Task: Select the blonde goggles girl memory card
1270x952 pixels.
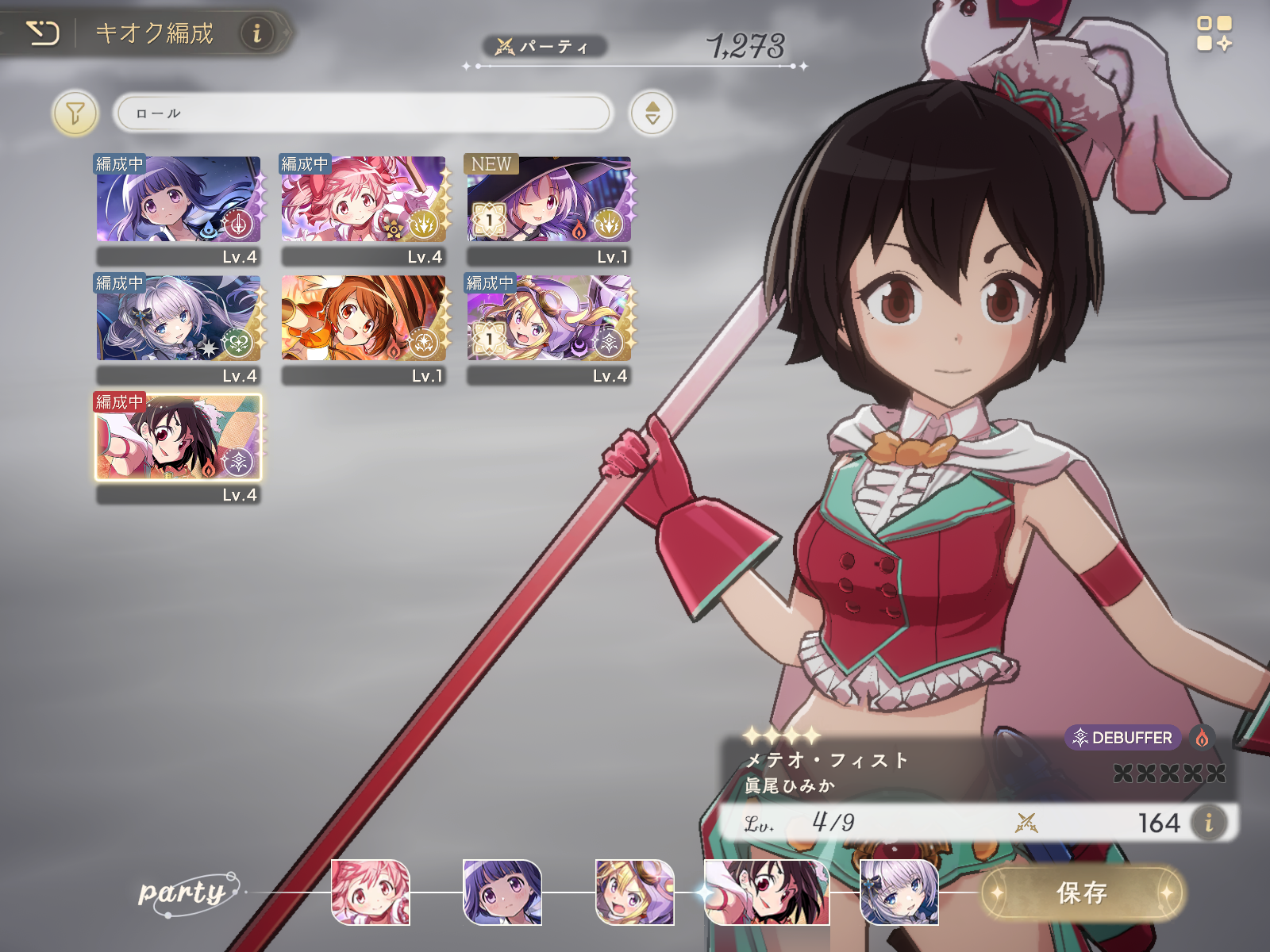Action: pyautogui.click(x=548, y=319)
